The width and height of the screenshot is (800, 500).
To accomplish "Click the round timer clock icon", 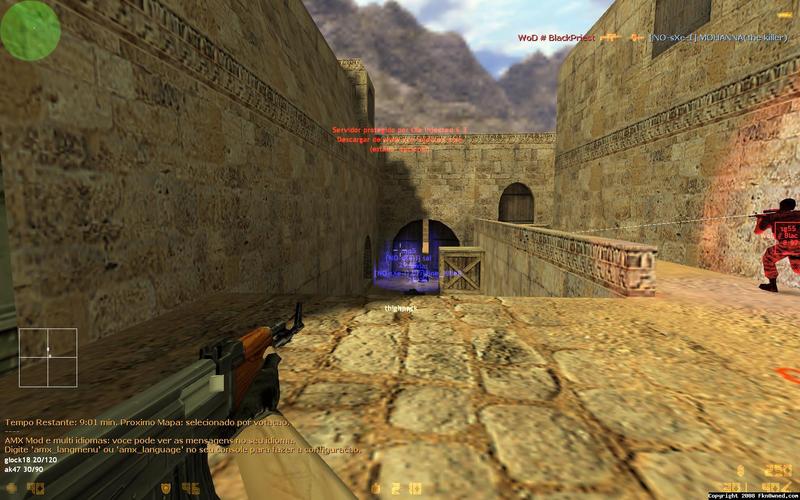I will coord(376,489).
